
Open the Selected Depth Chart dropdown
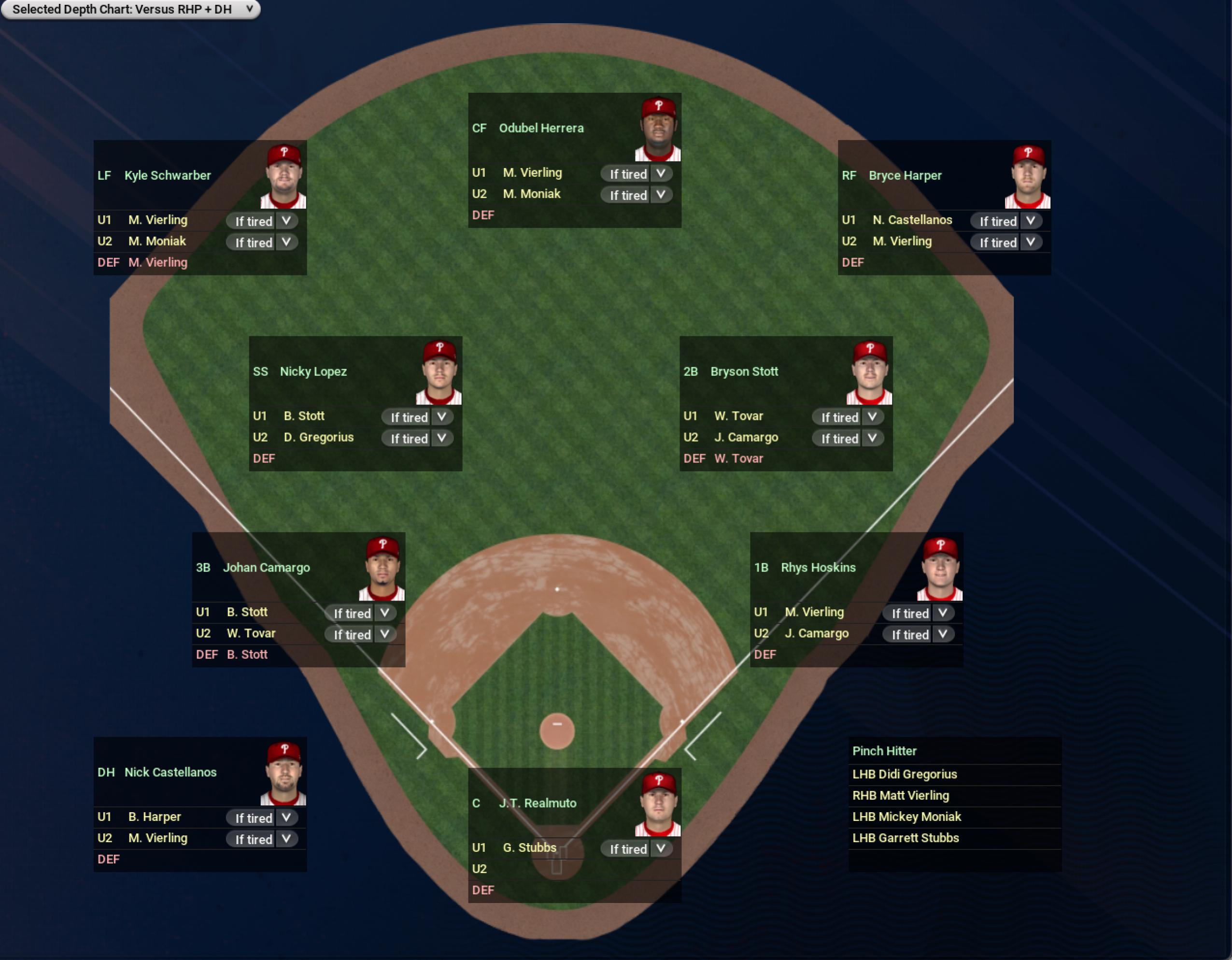point(130,10)
